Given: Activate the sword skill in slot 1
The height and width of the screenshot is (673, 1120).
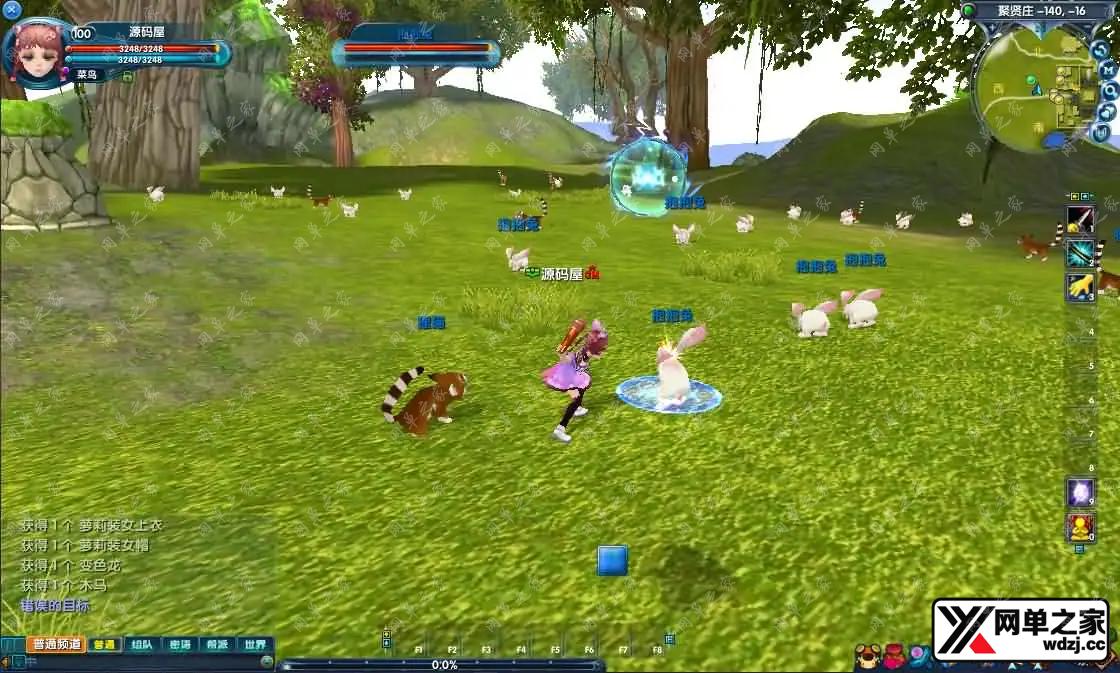Looking at the screenshot, I should point(1080,220).
